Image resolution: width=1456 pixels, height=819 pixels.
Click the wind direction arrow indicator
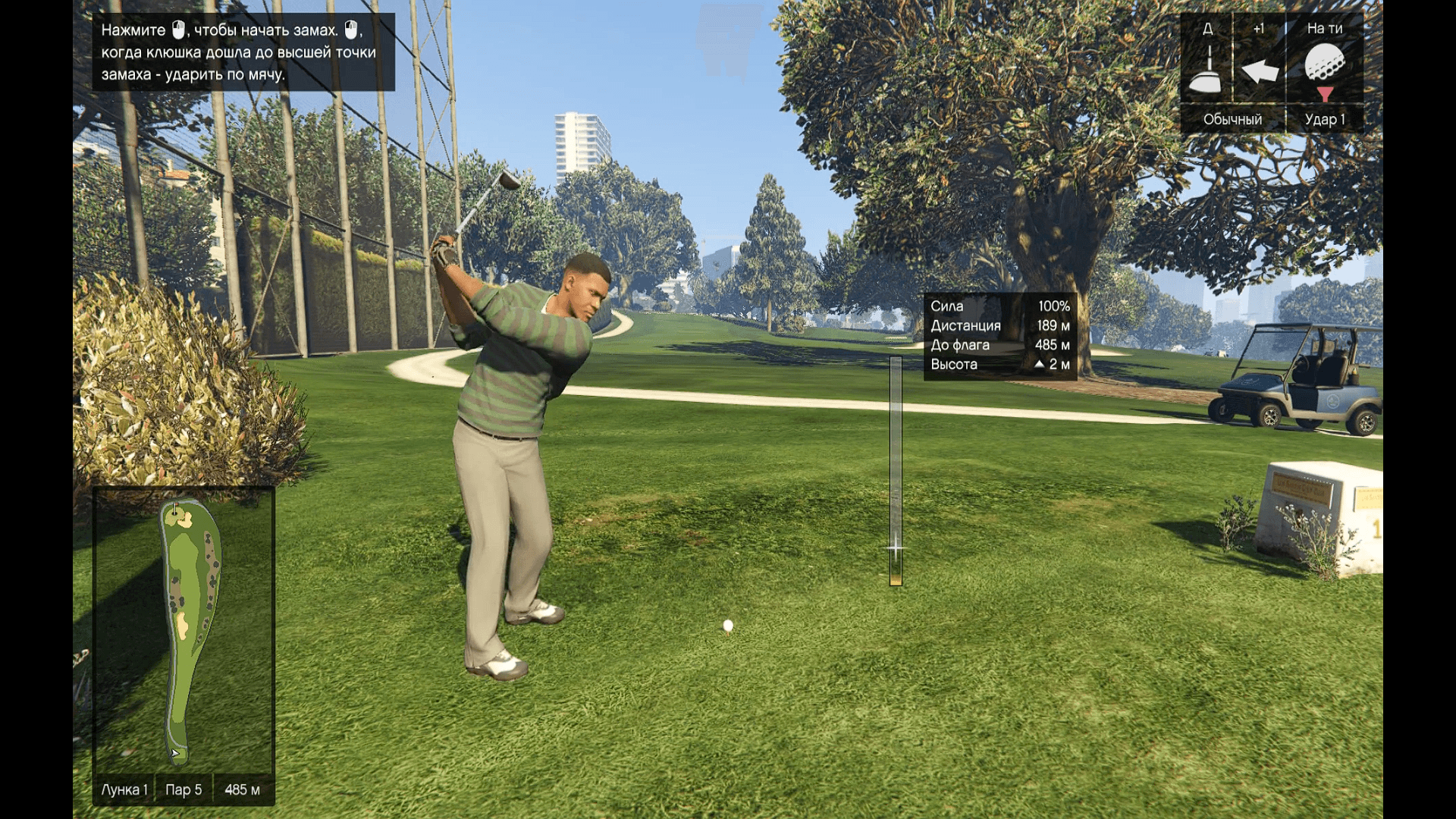1260,71
